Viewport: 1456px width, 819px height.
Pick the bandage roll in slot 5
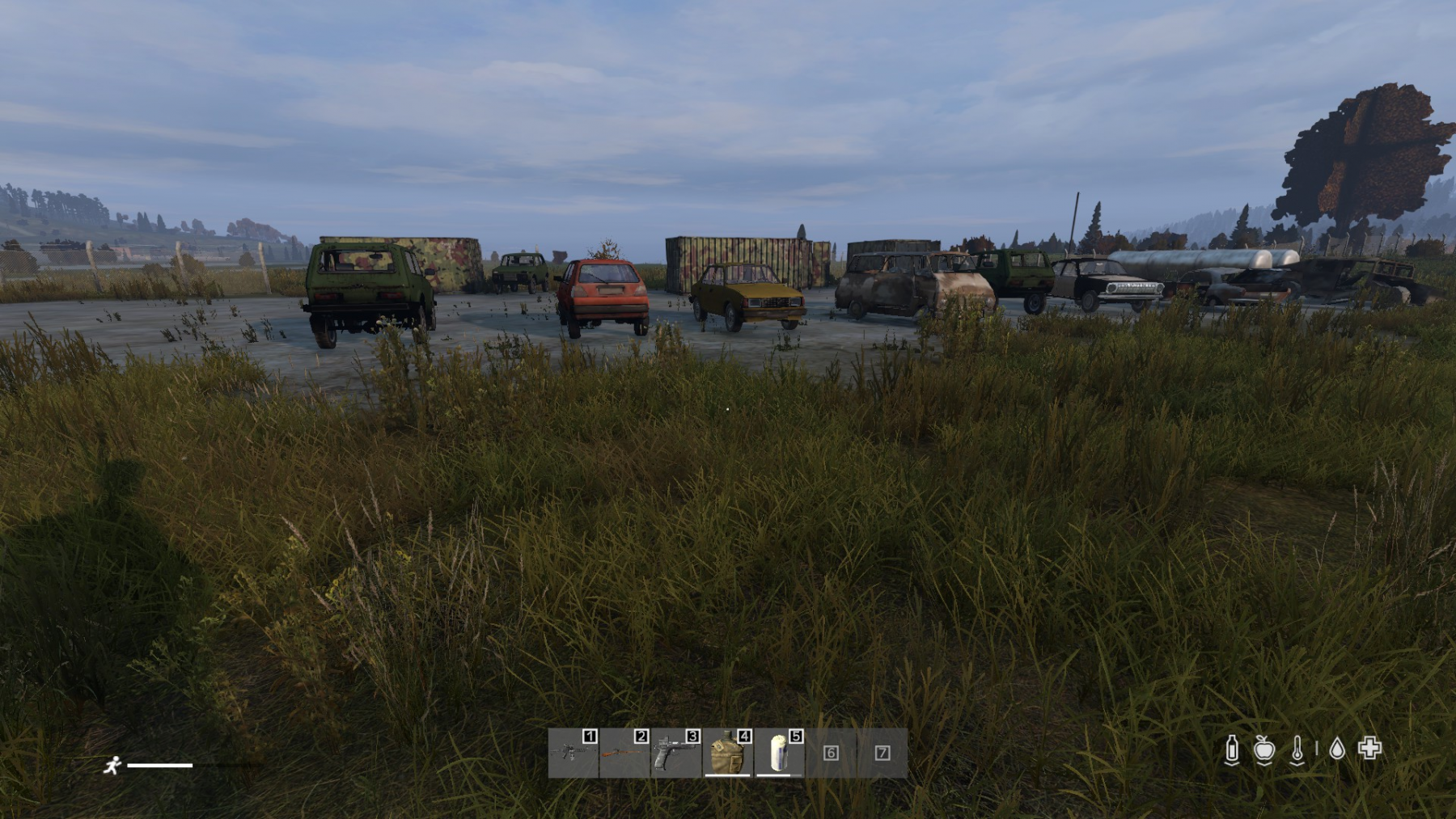coord(779,753)
